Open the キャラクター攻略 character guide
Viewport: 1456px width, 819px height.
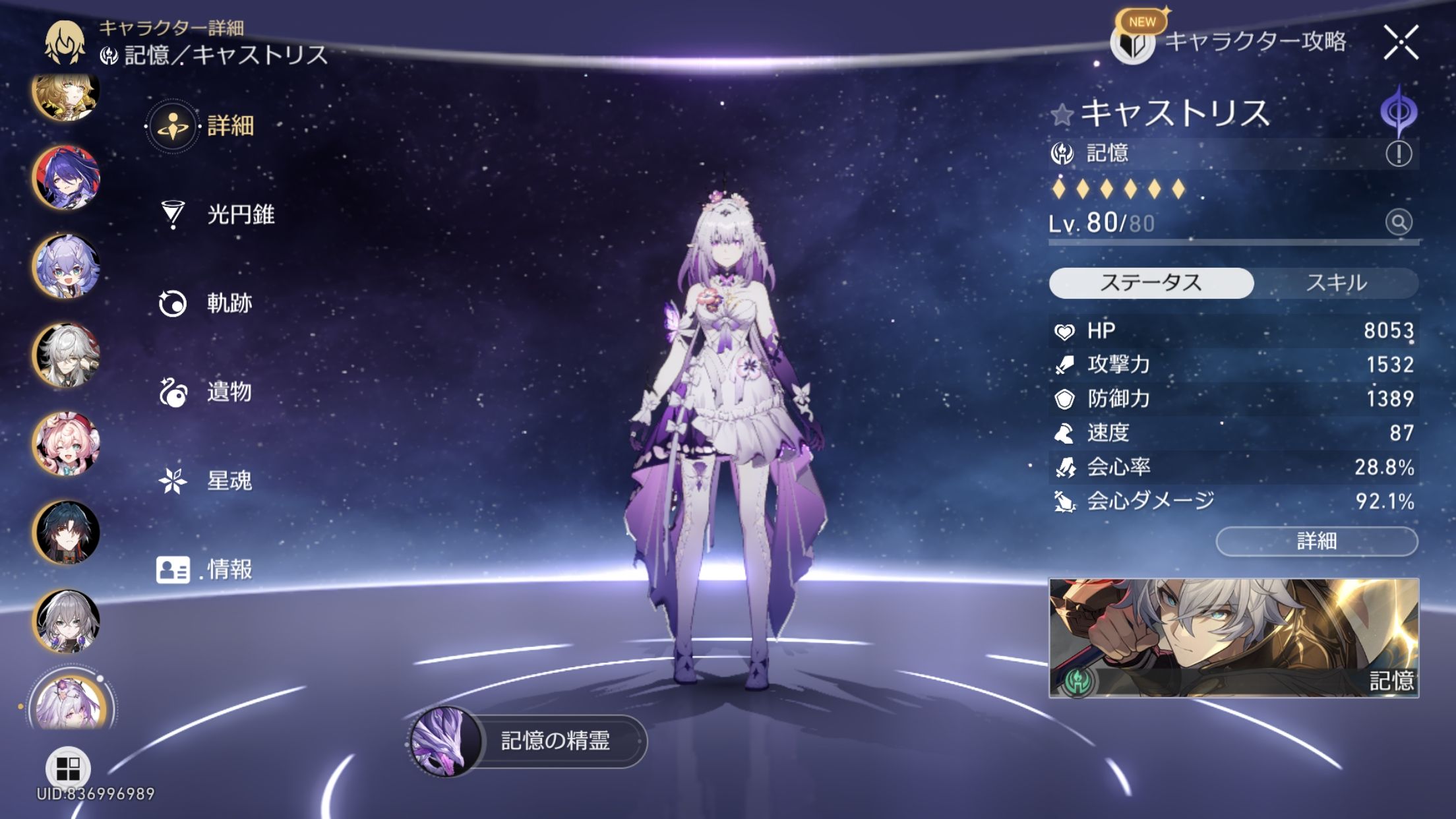click(x=1230, y=42)
